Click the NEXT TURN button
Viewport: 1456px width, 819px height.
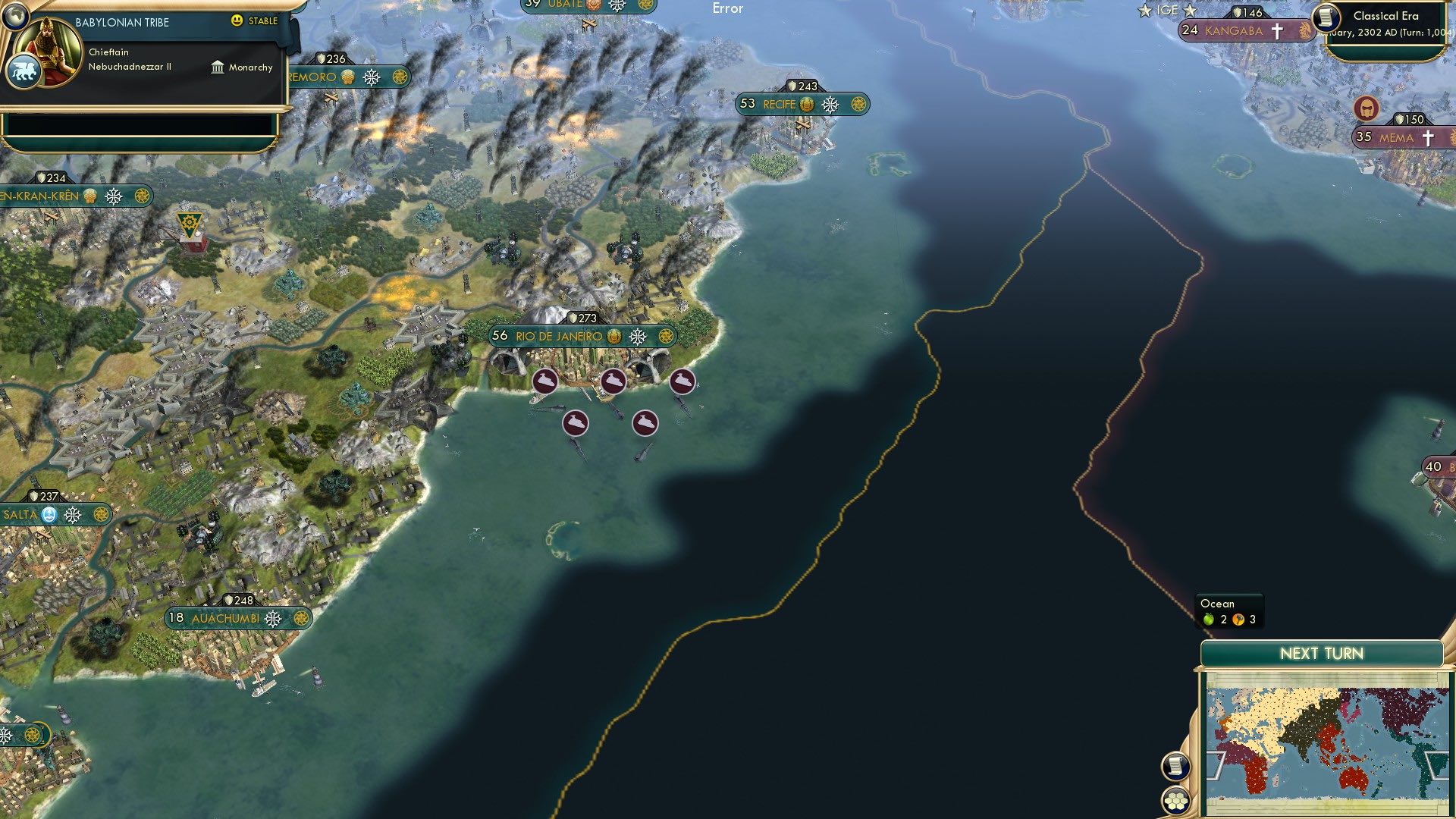tap(1321, 653)
